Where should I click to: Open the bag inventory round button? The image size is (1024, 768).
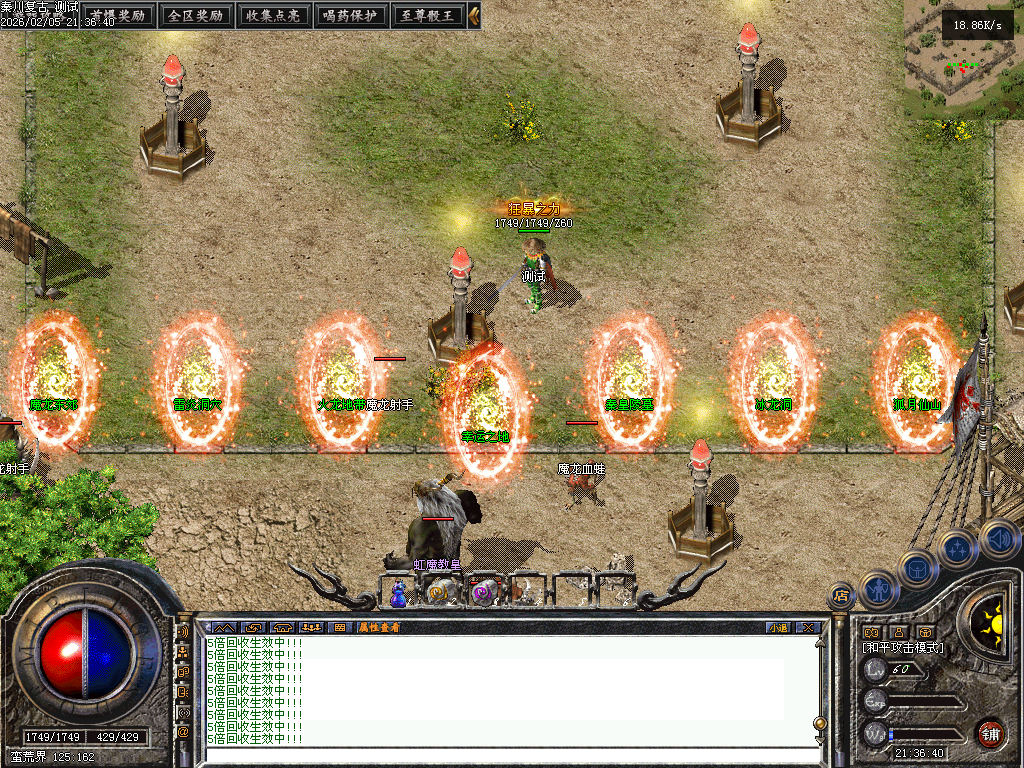click(x=917, y=570)
